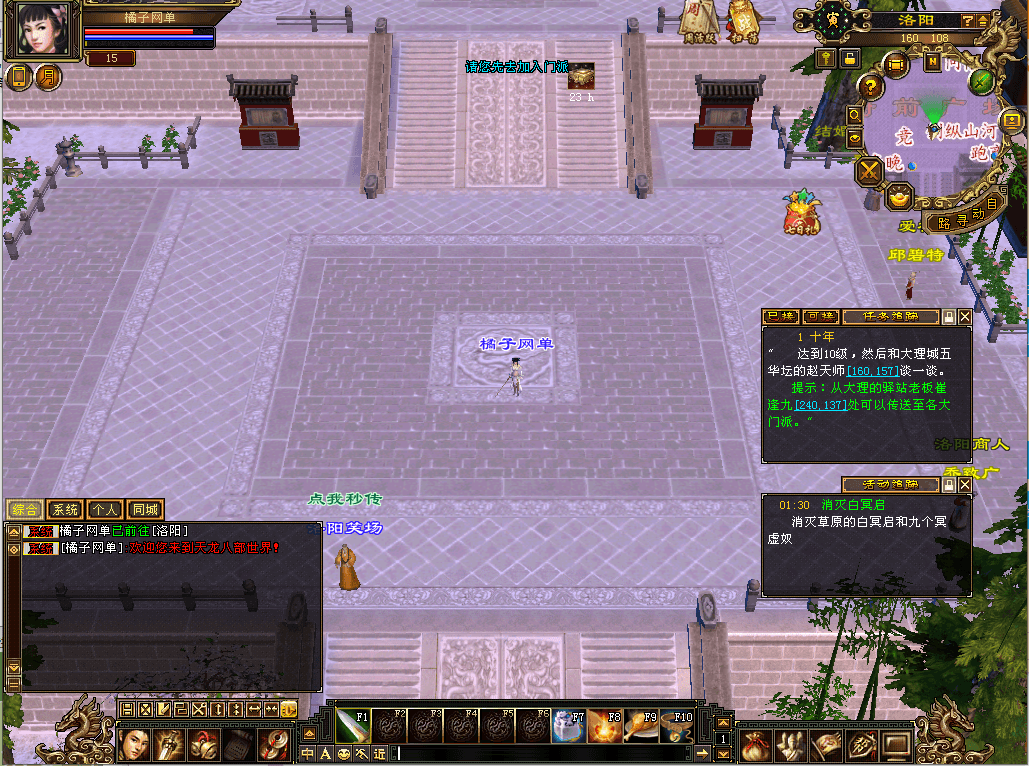
Task: Close the quest tracker panel
Action: pyautogui.click(x=965, y=317)
